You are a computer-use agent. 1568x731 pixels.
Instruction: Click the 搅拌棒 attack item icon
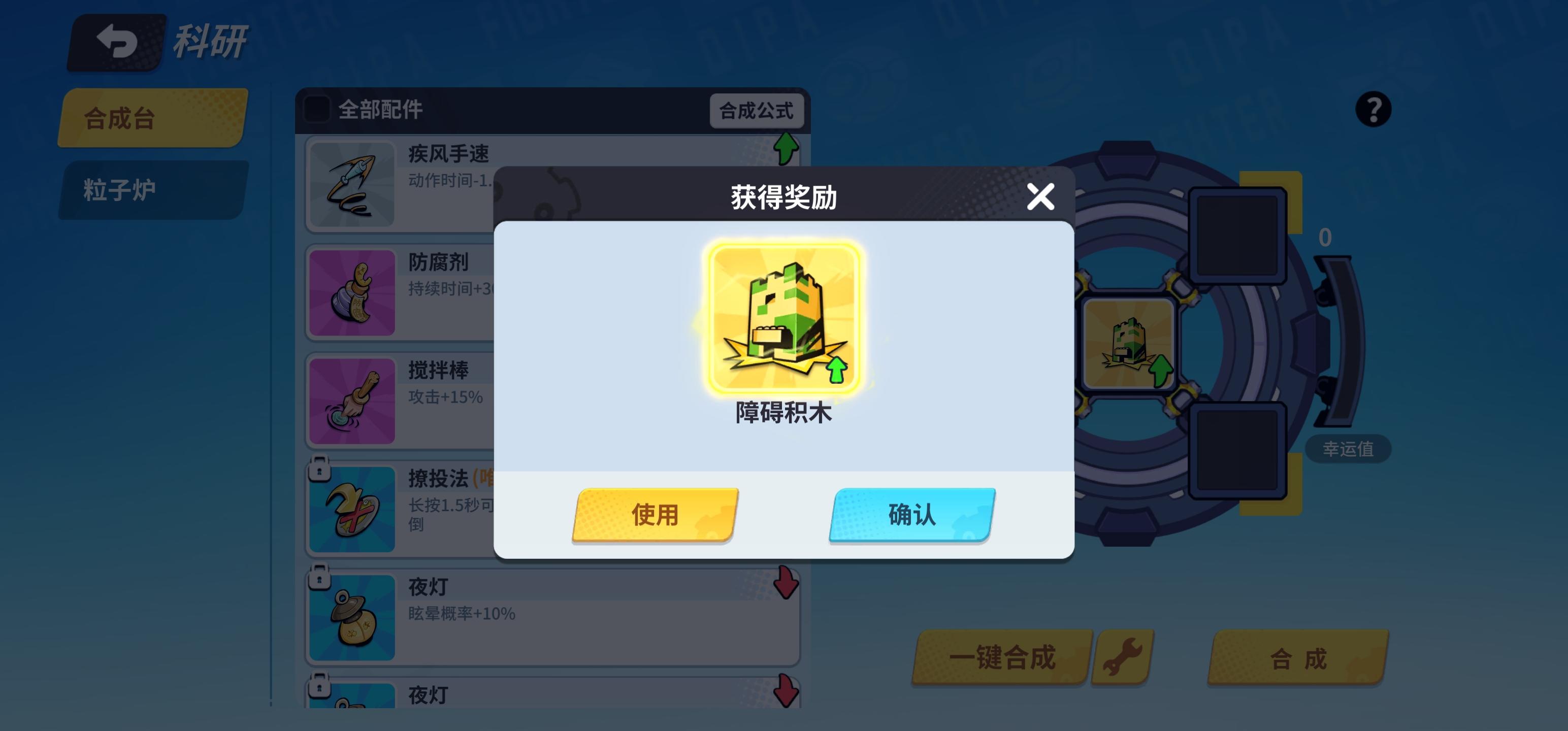tap(353, 402)
